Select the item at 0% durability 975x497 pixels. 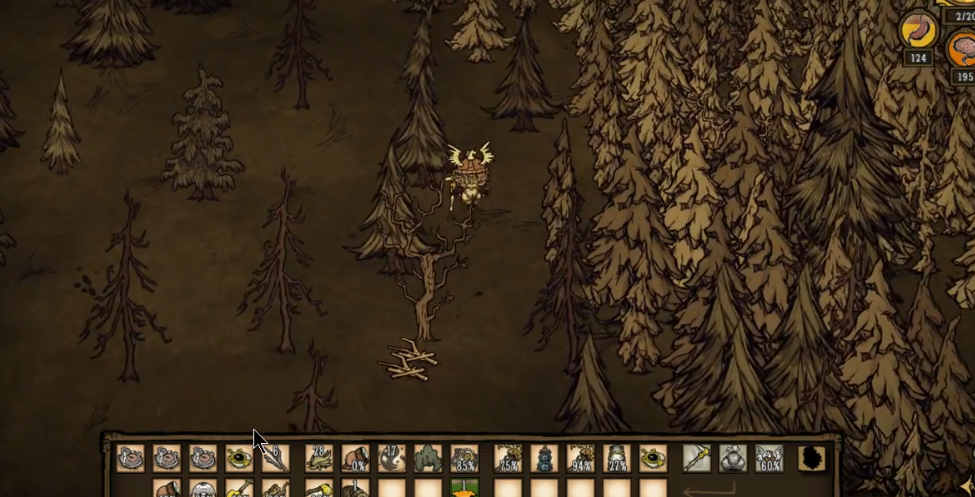point(355,458)
